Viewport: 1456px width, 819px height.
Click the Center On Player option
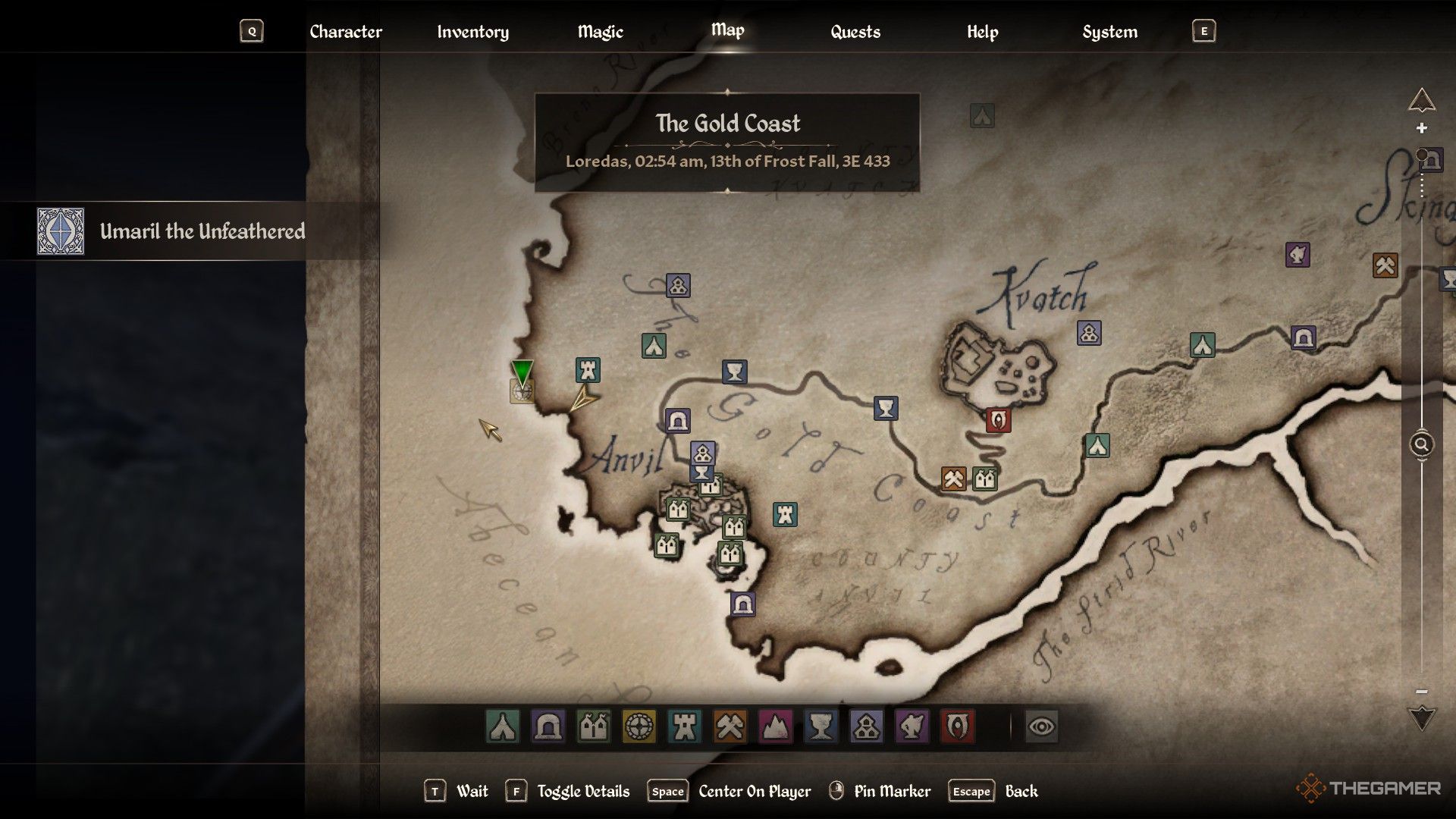tap(752, 791)
